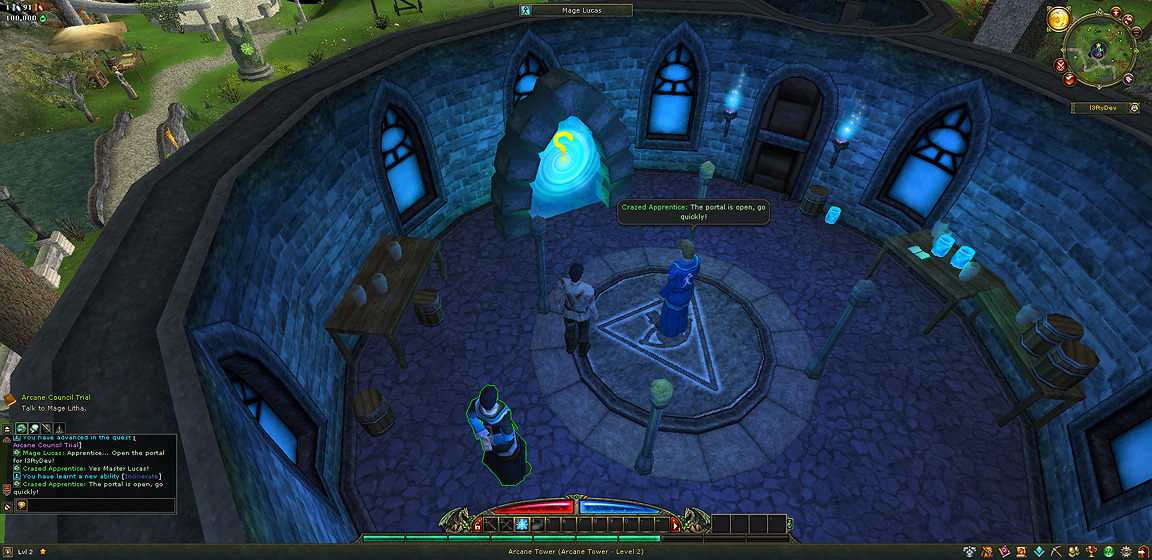Open the trophy achievements icon
The height and width of the screenshot is (560, 1152).
pyautogui.click(x=1092, y=551)
